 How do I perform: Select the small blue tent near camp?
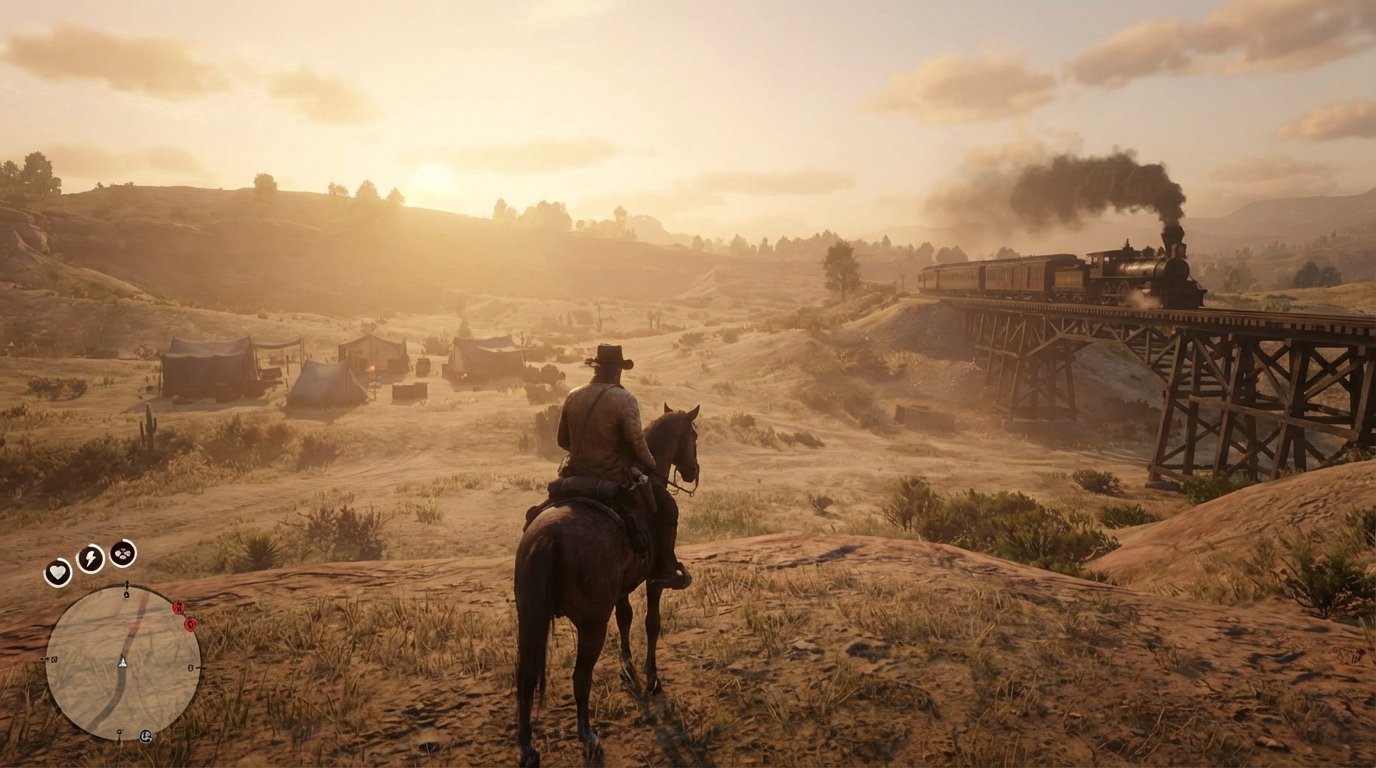coord(320,385)
